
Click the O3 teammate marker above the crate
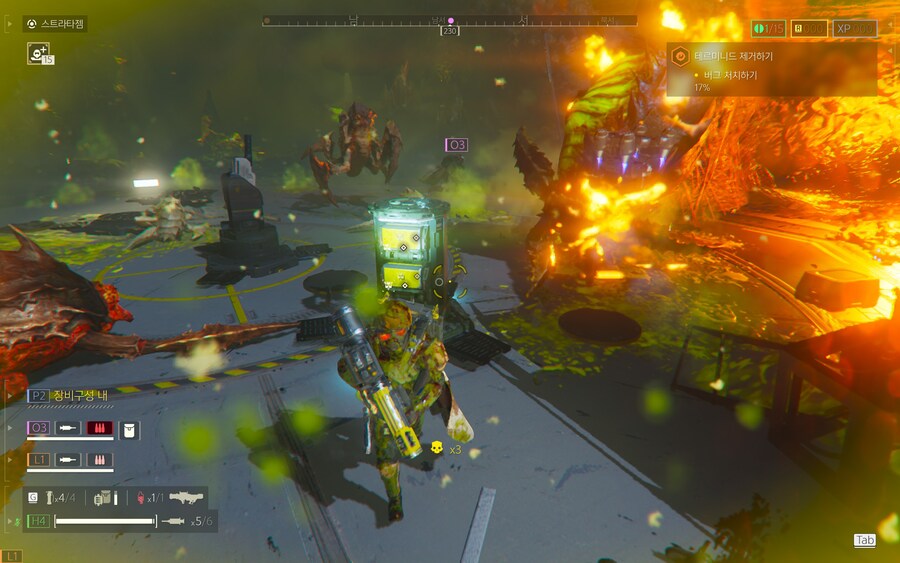coord(456,145)
